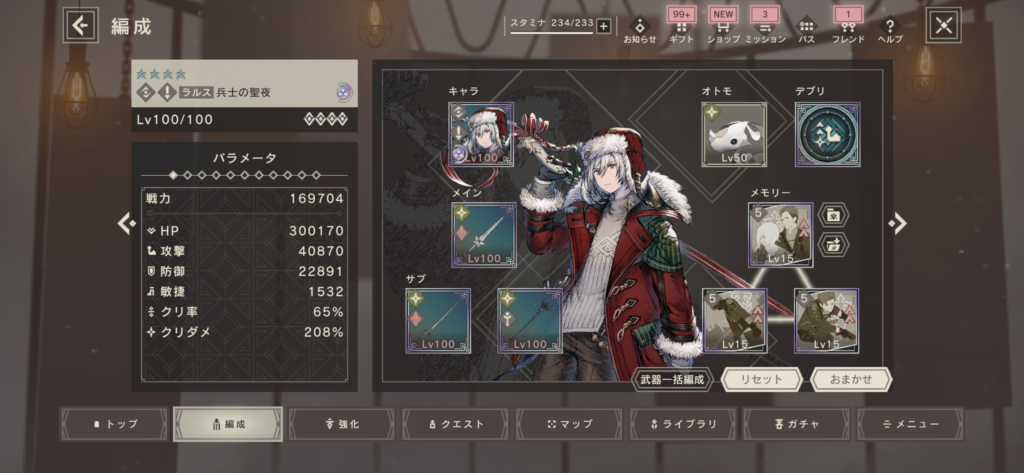
Task: Open the お知らせ notices
Action: pos(640,29)
